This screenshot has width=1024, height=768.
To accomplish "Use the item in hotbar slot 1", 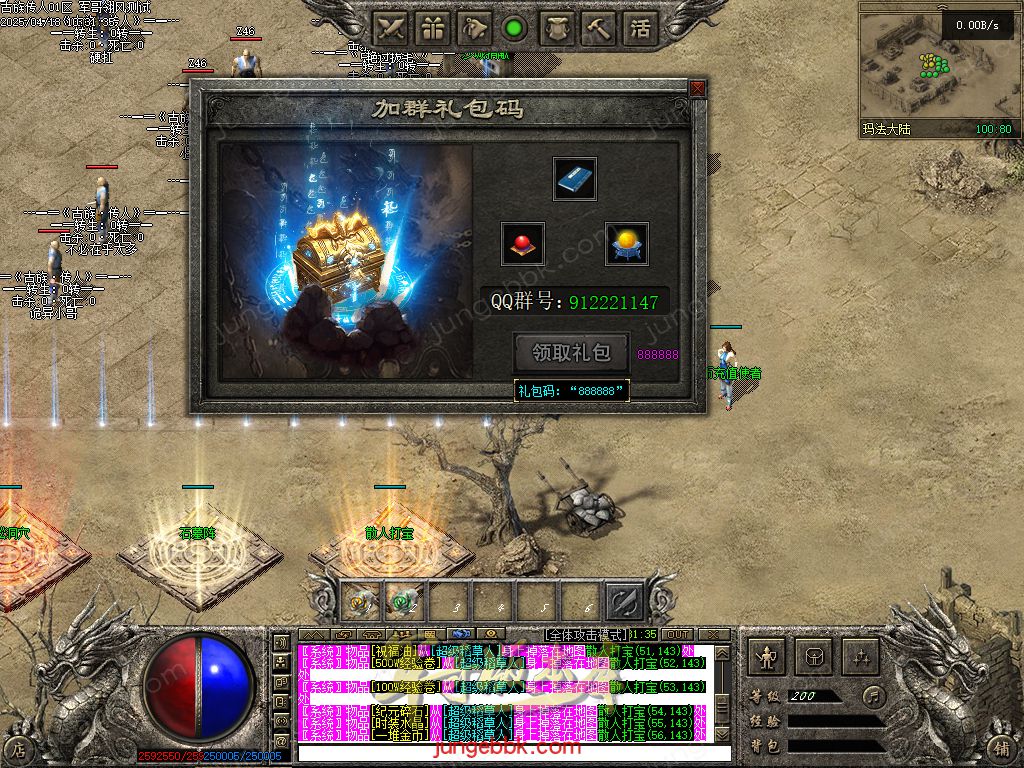I will (359, 600).
